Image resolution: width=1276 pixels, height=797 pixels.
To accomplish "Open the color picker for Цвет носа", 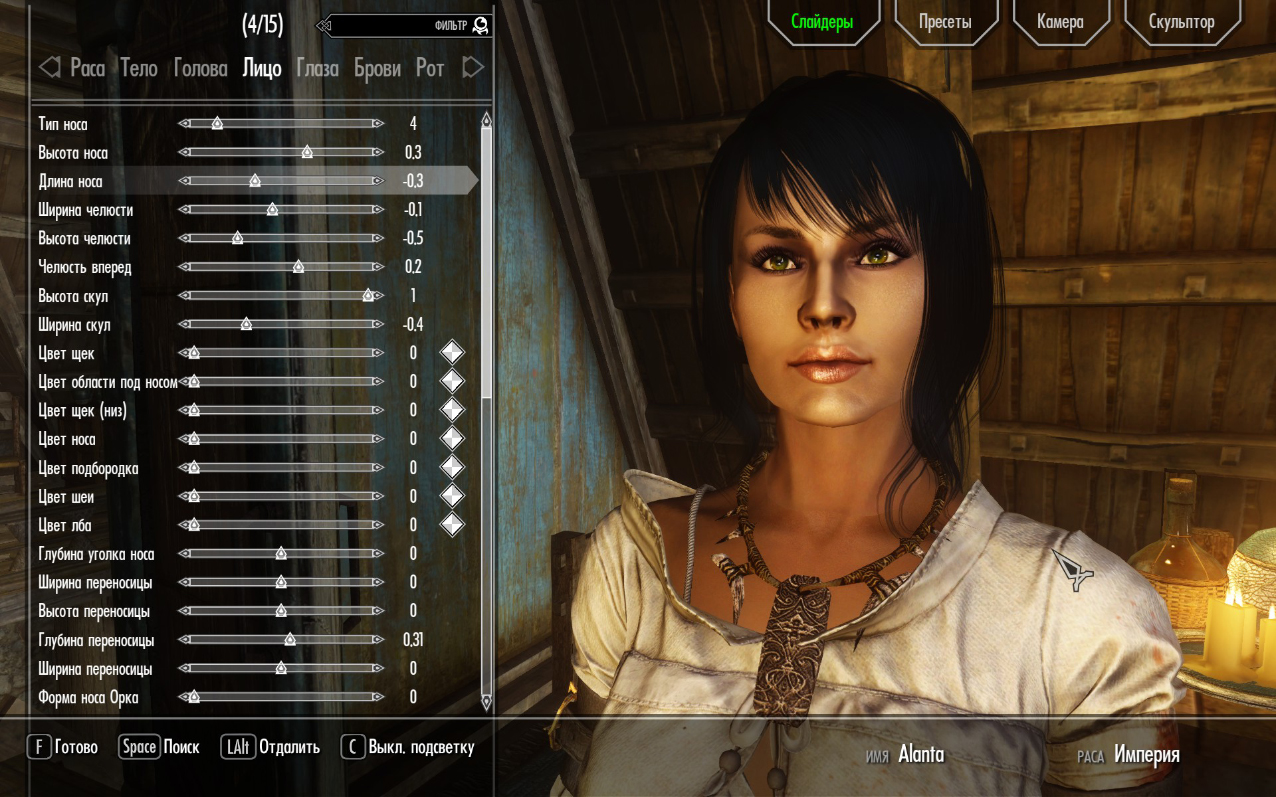I will pos(452,439).
